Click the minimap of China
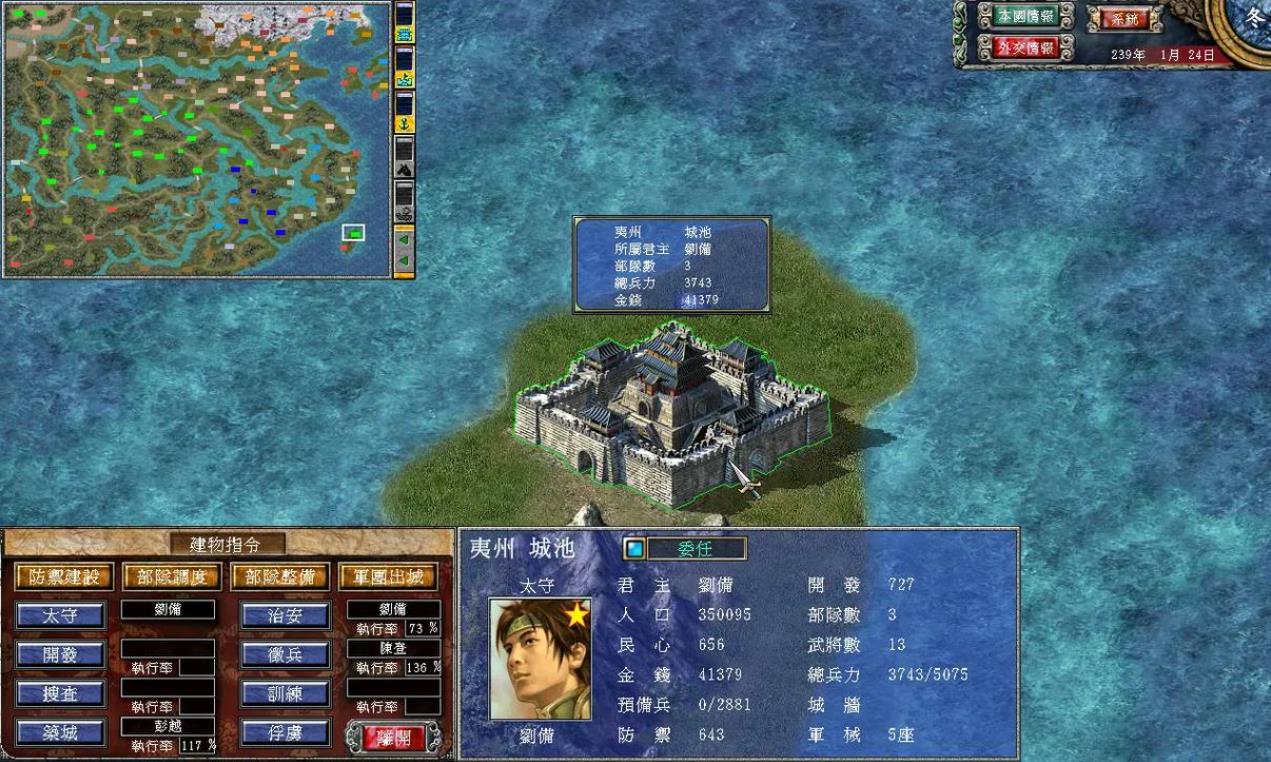Viewport: 1271px width, 762px height. tap(195, 140)
